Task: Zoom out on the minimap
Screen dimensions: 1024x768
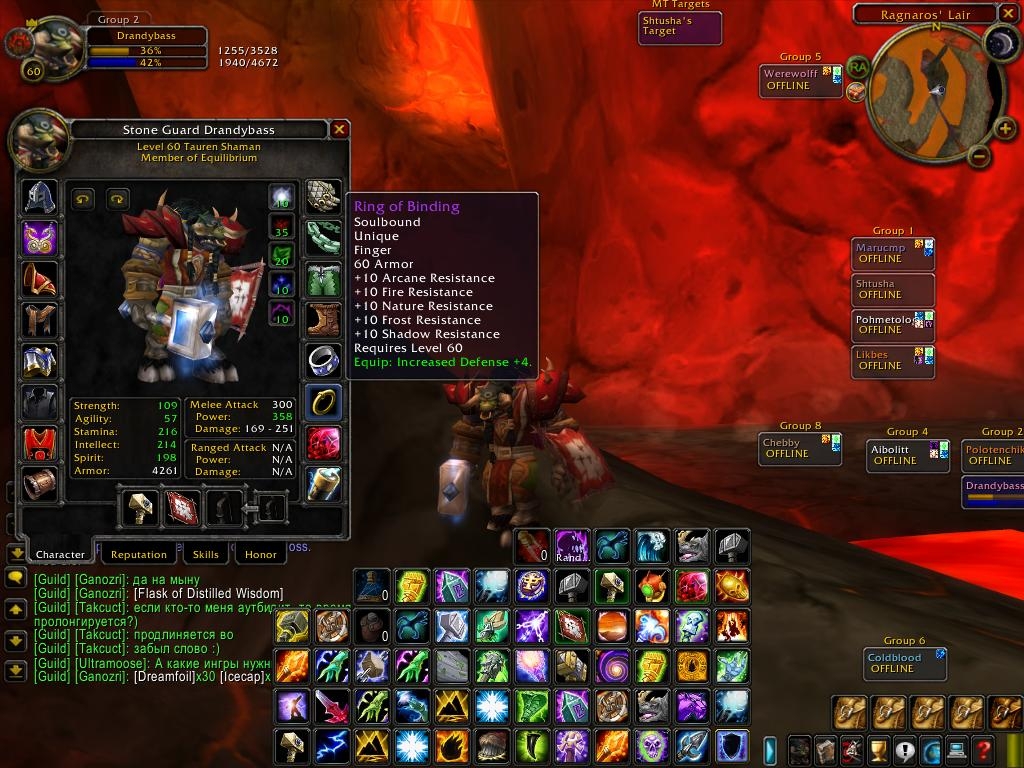Action: tap(979, 156)
